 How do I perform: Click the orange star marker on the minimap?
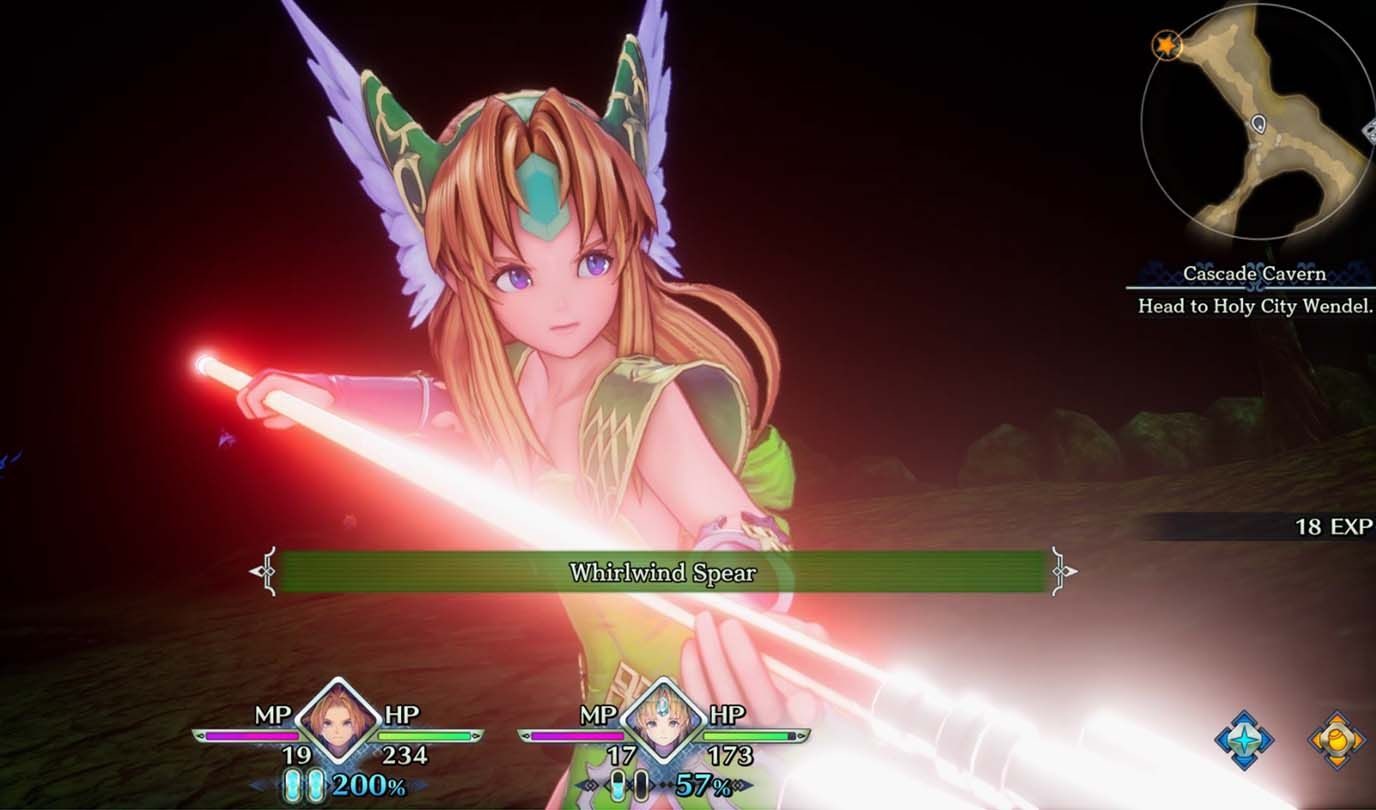[1165, 45]
